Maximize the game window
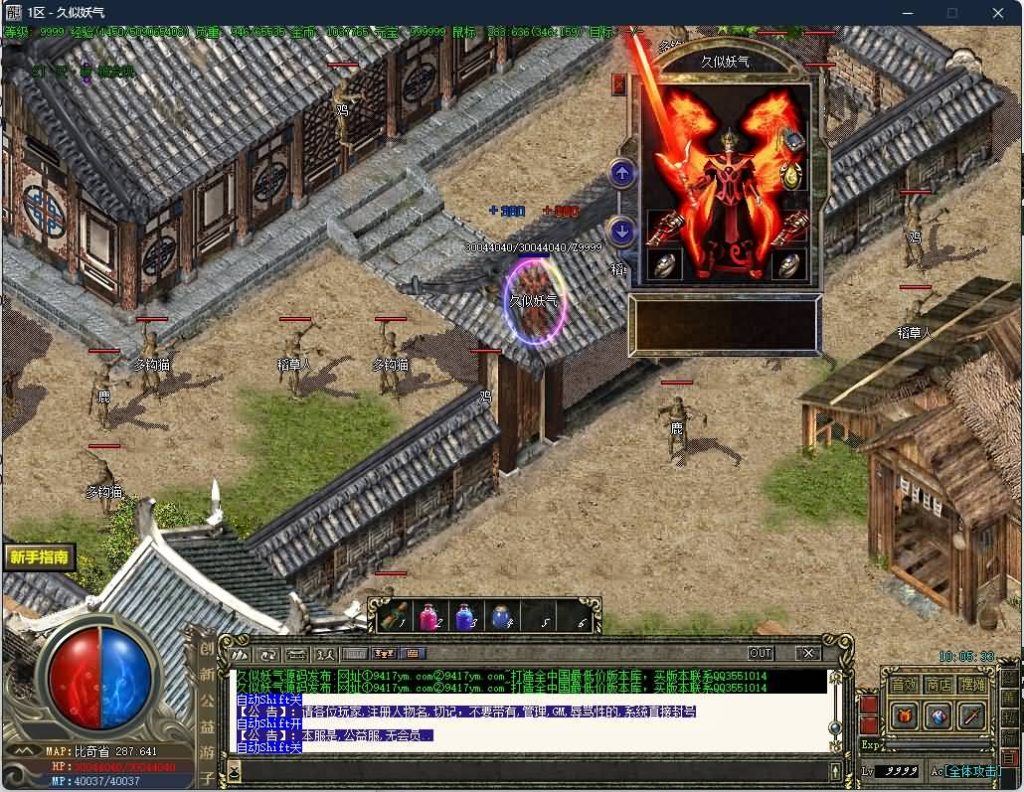 (952, 13)
